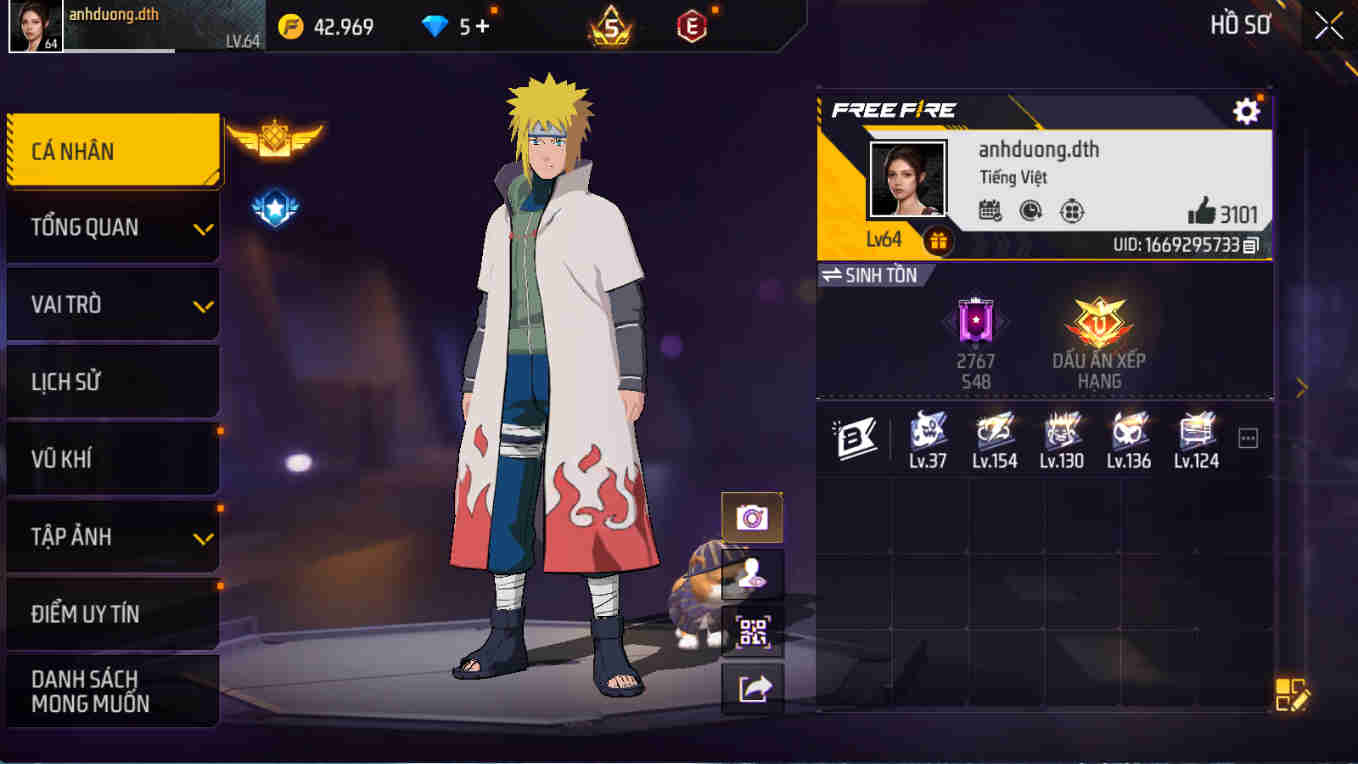Click the gift icon next to Lv64

[x=937, y=240]
